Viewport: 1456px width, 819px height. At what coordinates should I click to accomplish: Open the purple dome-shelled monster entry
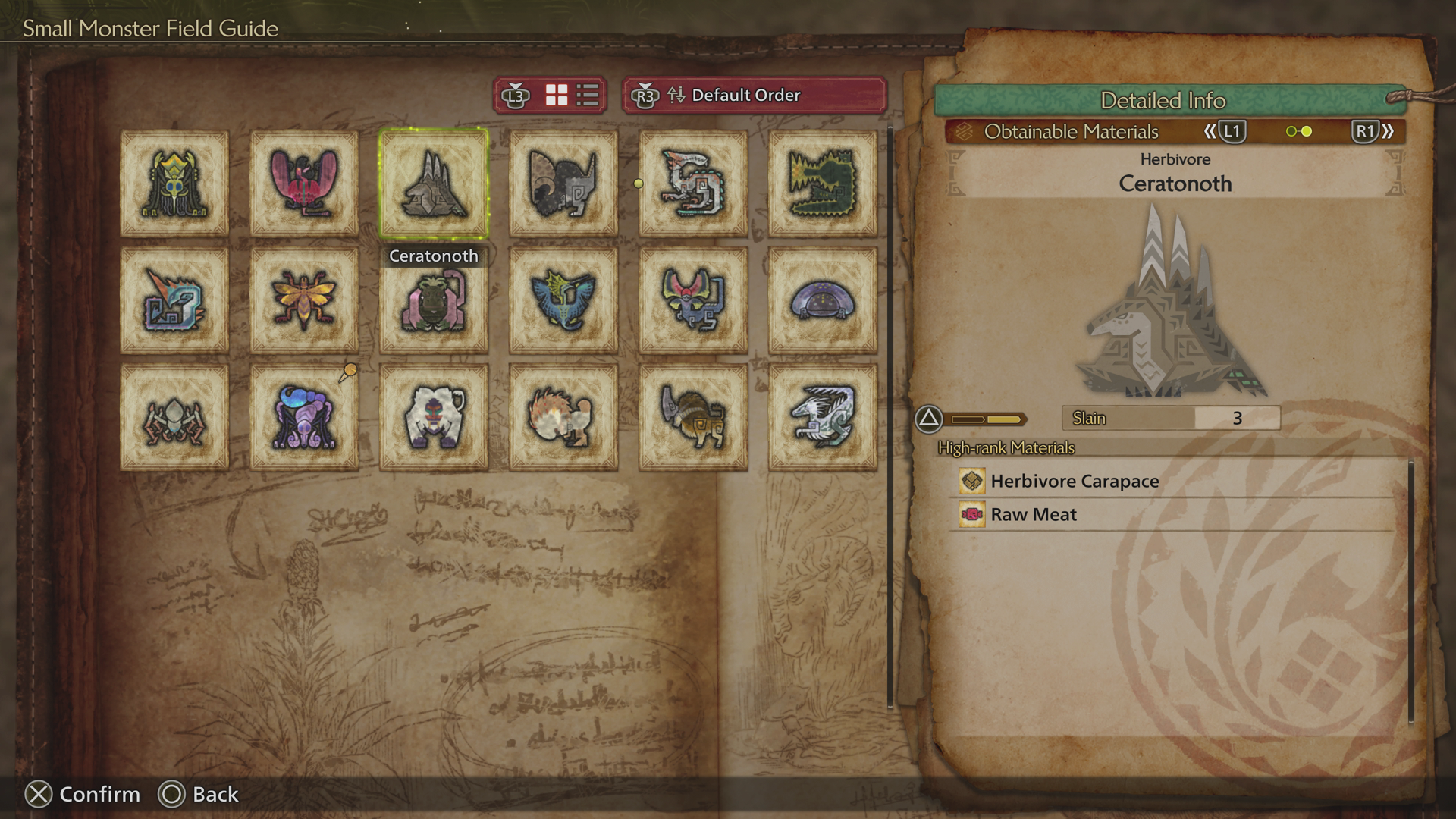click(822, 300)
